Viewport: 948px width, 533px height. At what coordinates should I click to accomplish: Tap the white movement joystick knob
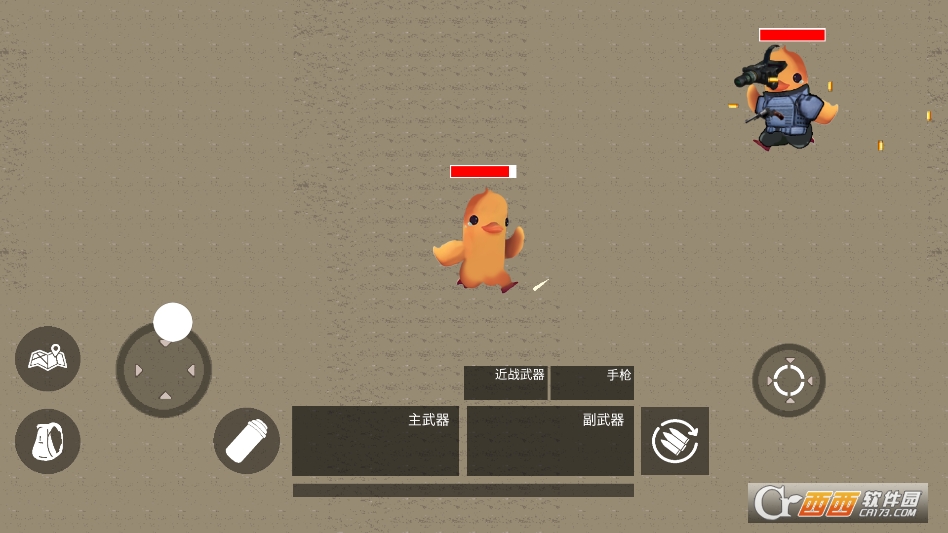click(x=173, y=322)
